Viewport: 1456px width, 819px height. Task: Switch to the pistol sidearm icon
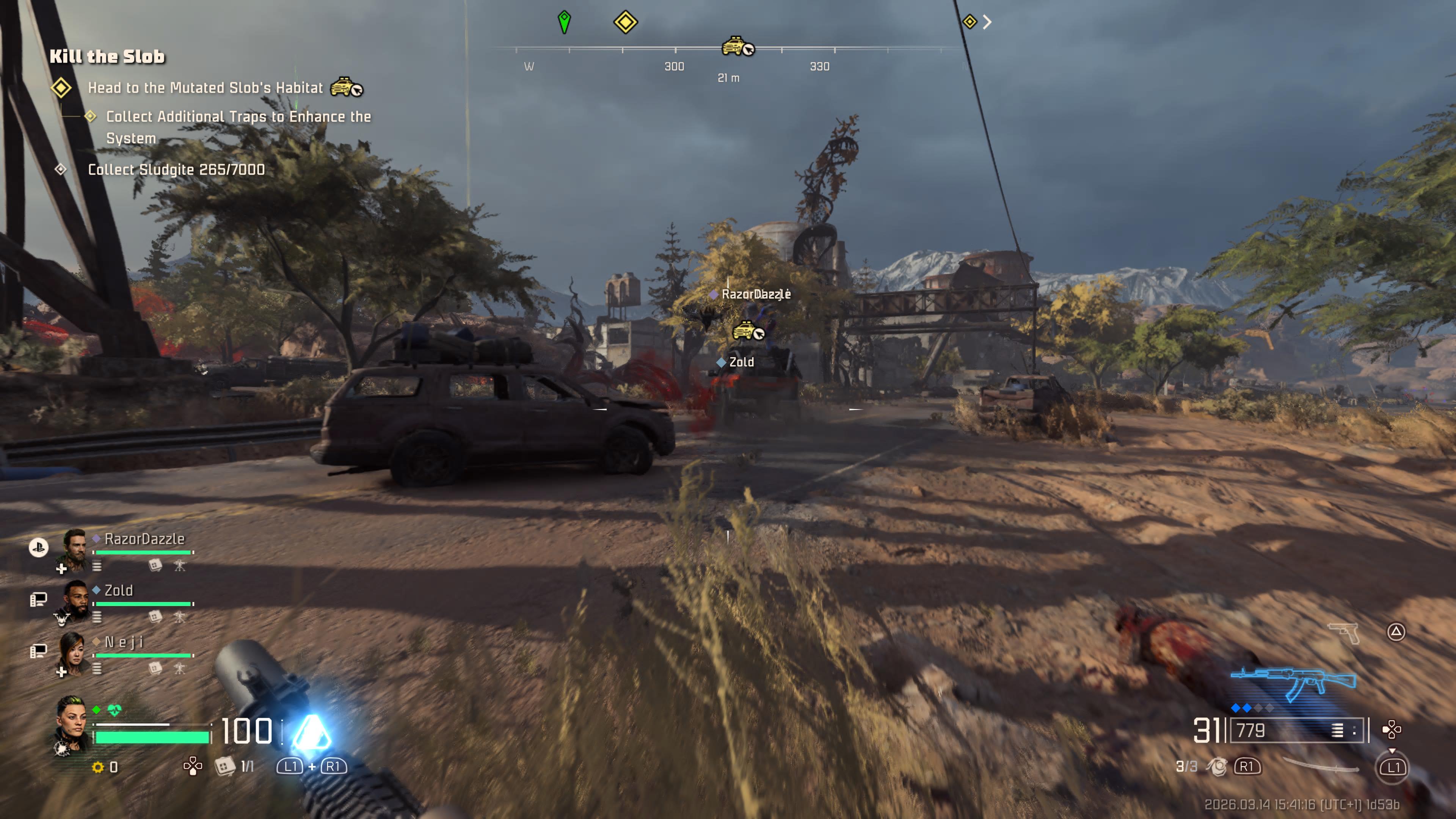point(1344,632)
